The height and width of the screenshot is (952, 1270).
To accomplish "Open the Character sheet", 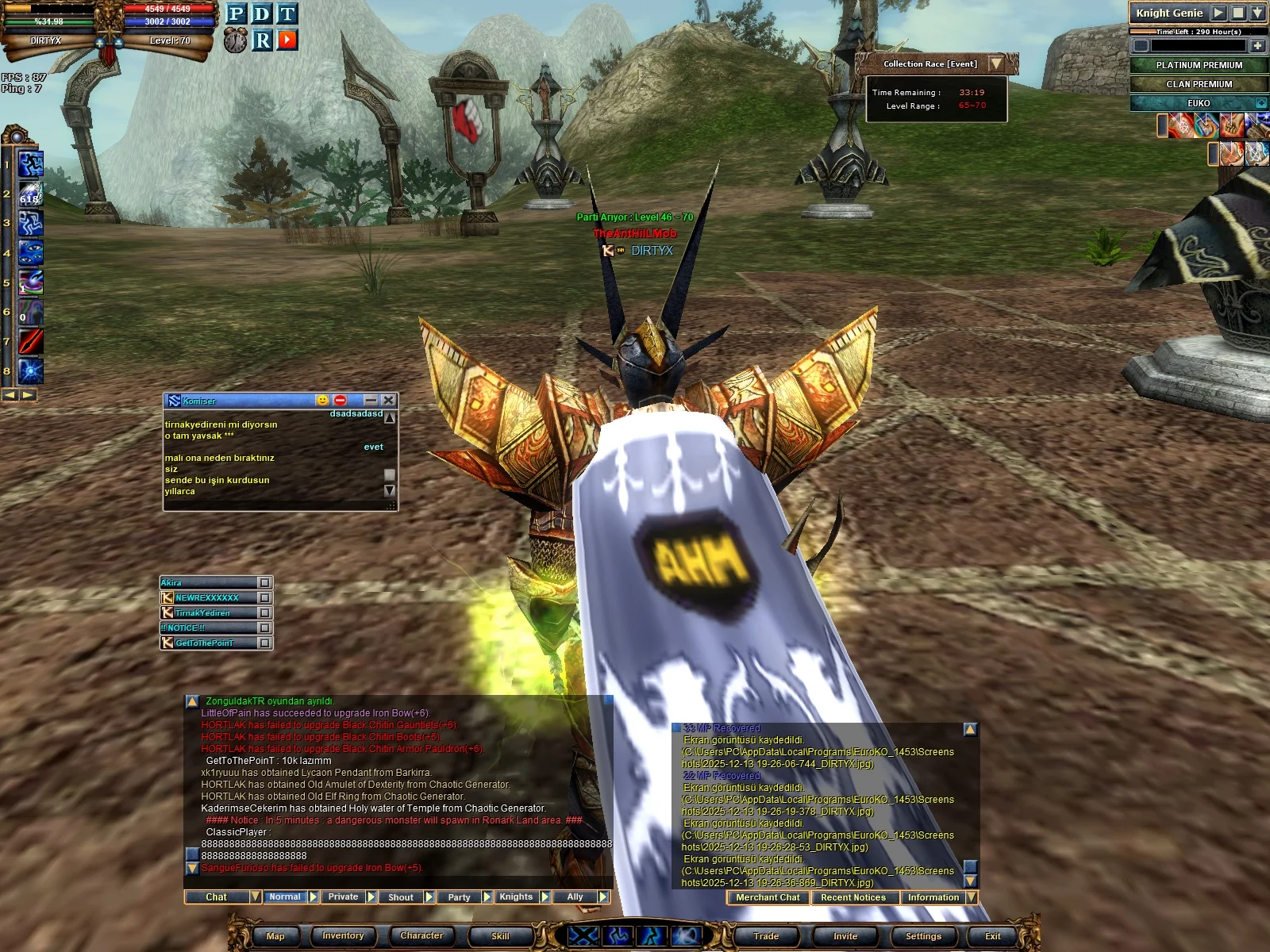I will [421, 936].
